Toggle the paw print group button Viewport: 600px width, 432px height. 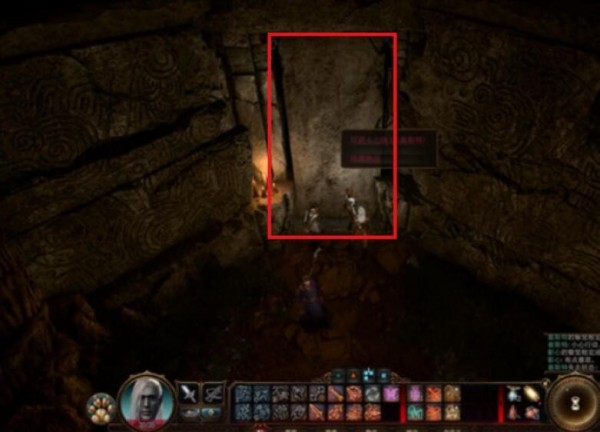pos(101,408)
